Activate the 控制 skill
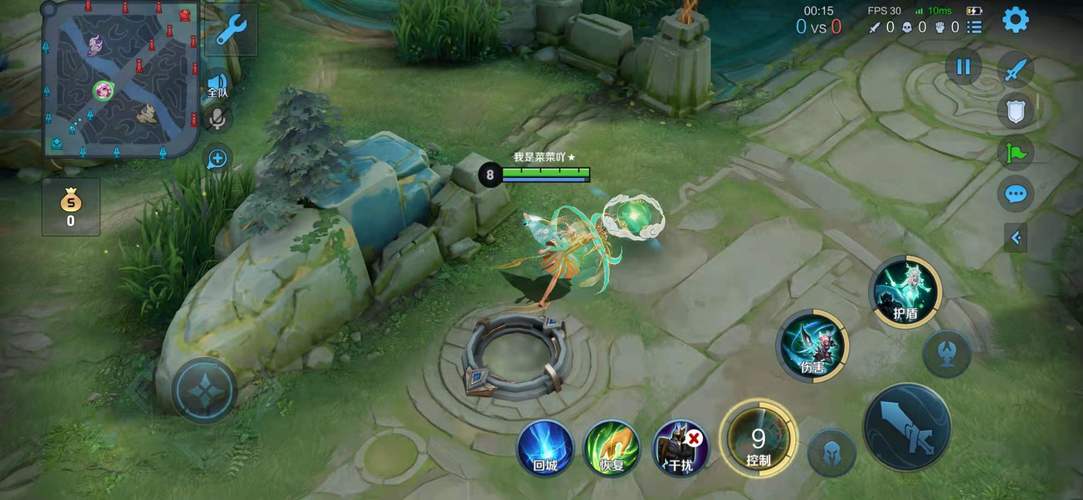The image size is (1083, 500). [x=758, y=438]
